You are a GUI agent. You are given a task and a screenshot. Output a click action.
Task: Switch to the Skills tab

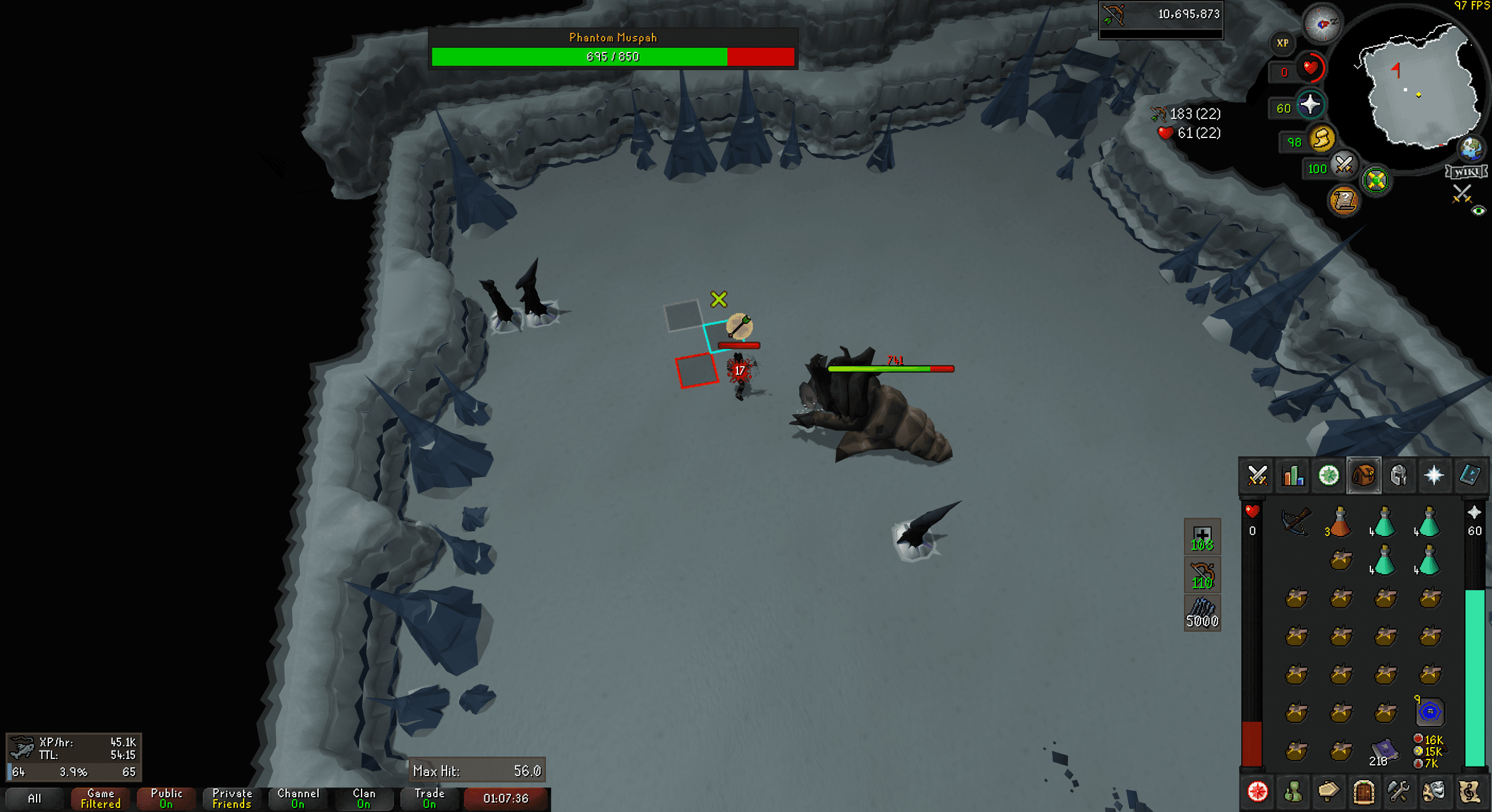coord(1293,476)
